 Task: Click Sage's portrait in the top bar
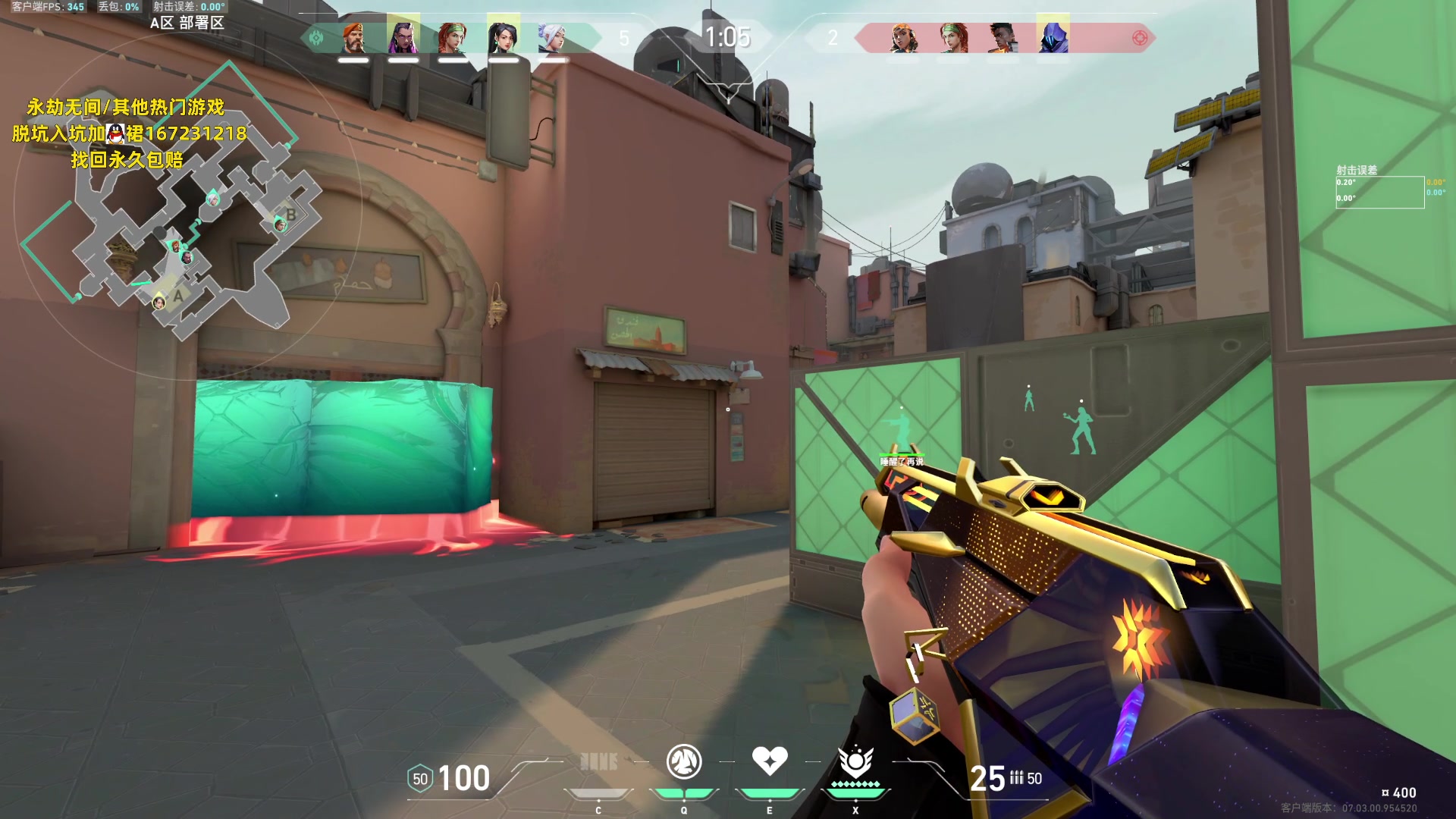click(503, 36)
